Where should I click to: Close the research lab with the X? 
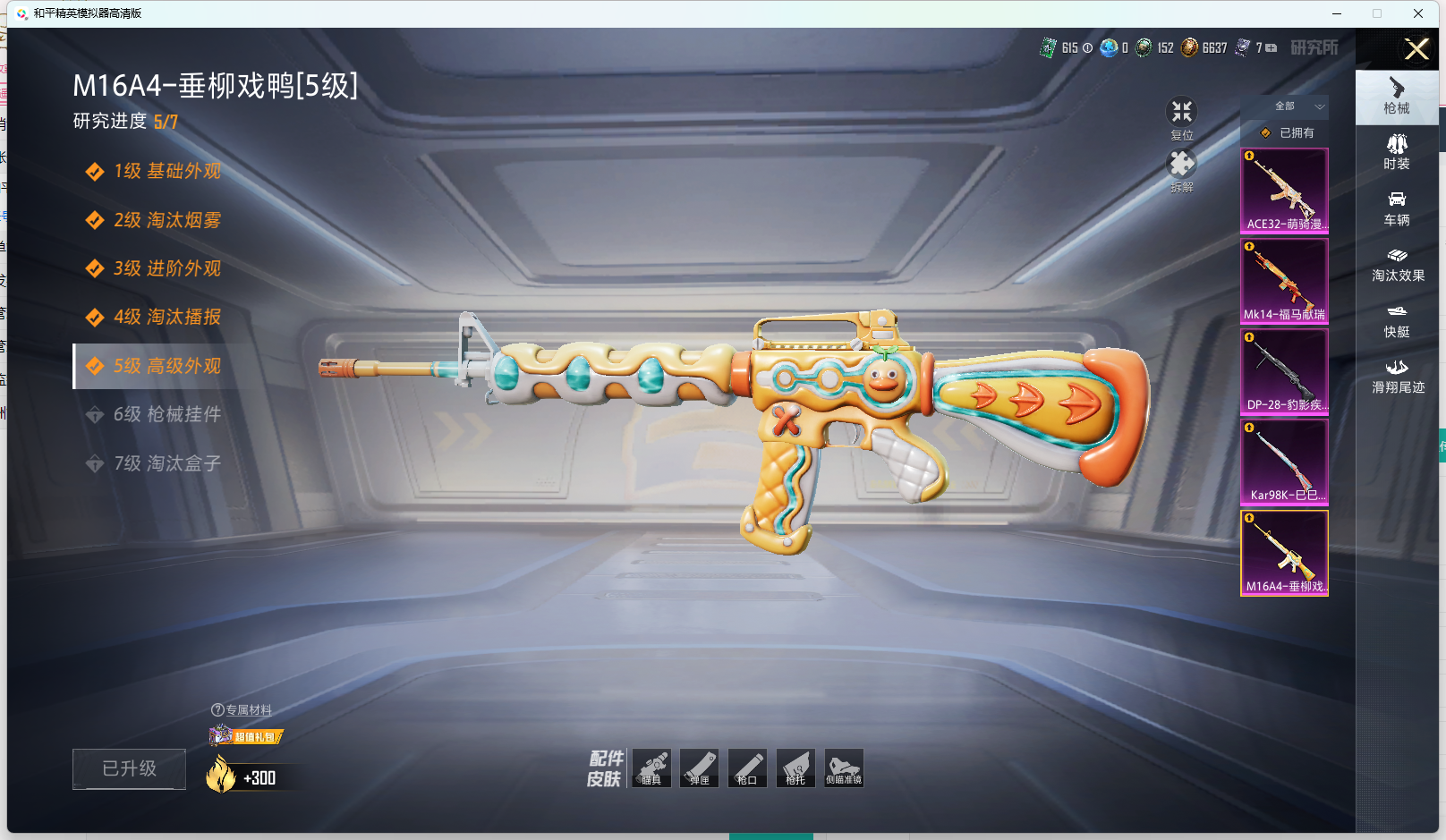pos(1416,49)
